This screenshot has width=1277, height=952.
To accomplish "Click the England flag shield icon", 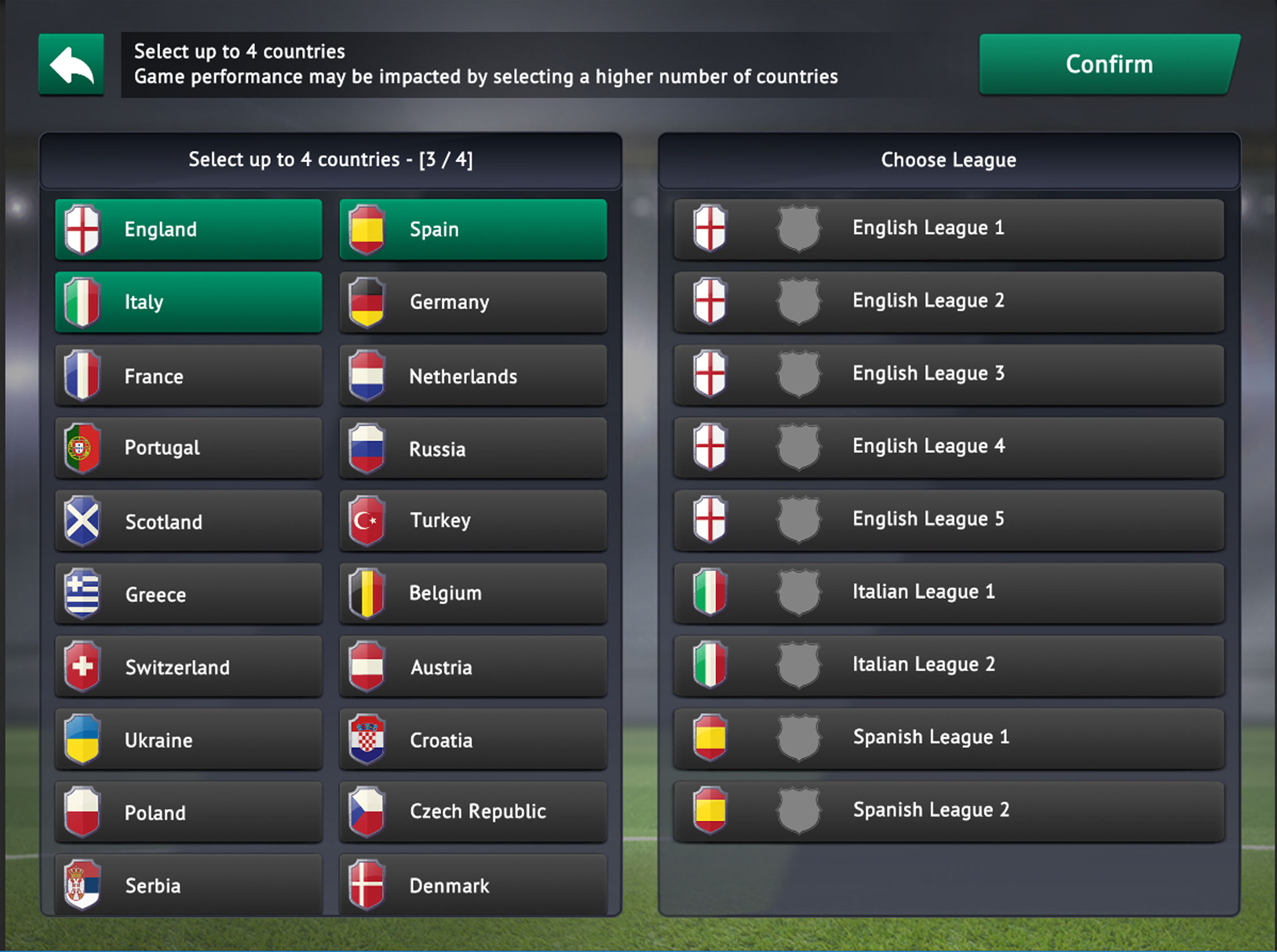I will [x=83, y=229].
